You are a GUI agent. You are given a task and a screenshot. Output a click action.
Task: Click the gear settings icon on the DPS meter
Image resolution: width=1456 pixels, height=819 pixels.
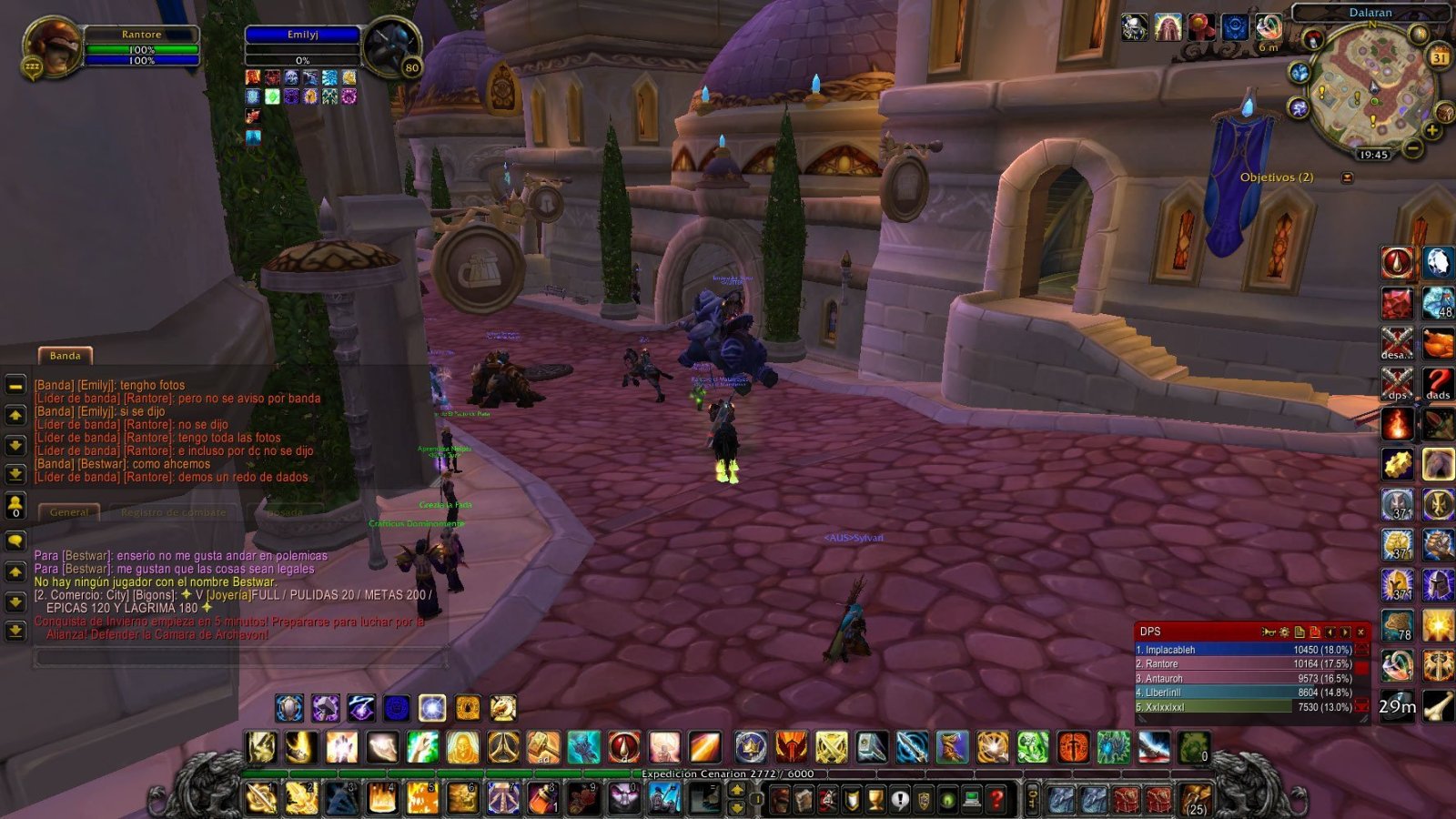(x=1285, y=632)
